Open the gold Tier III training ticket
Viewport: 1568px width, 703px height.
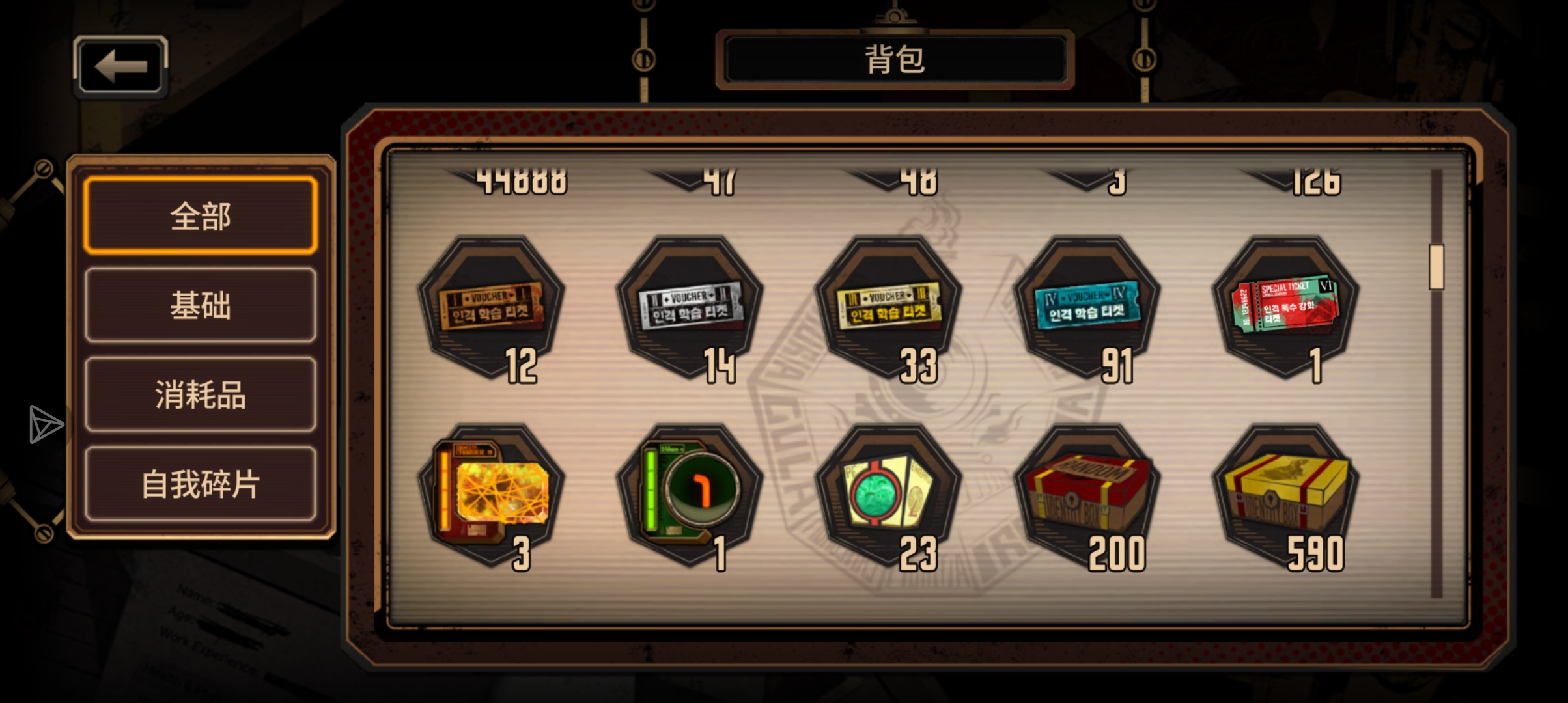click(x=889, y=306)
